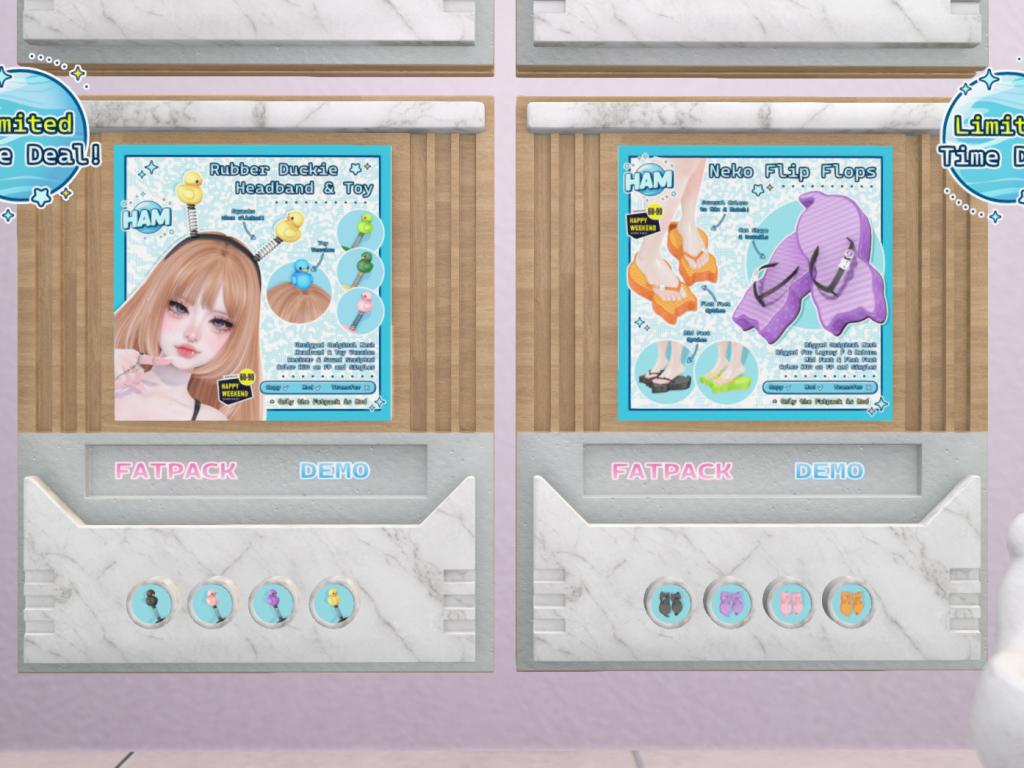Choose the purple flip flops button
Image resolution: width=1024 pixels, height=768 pixels.
729,603
